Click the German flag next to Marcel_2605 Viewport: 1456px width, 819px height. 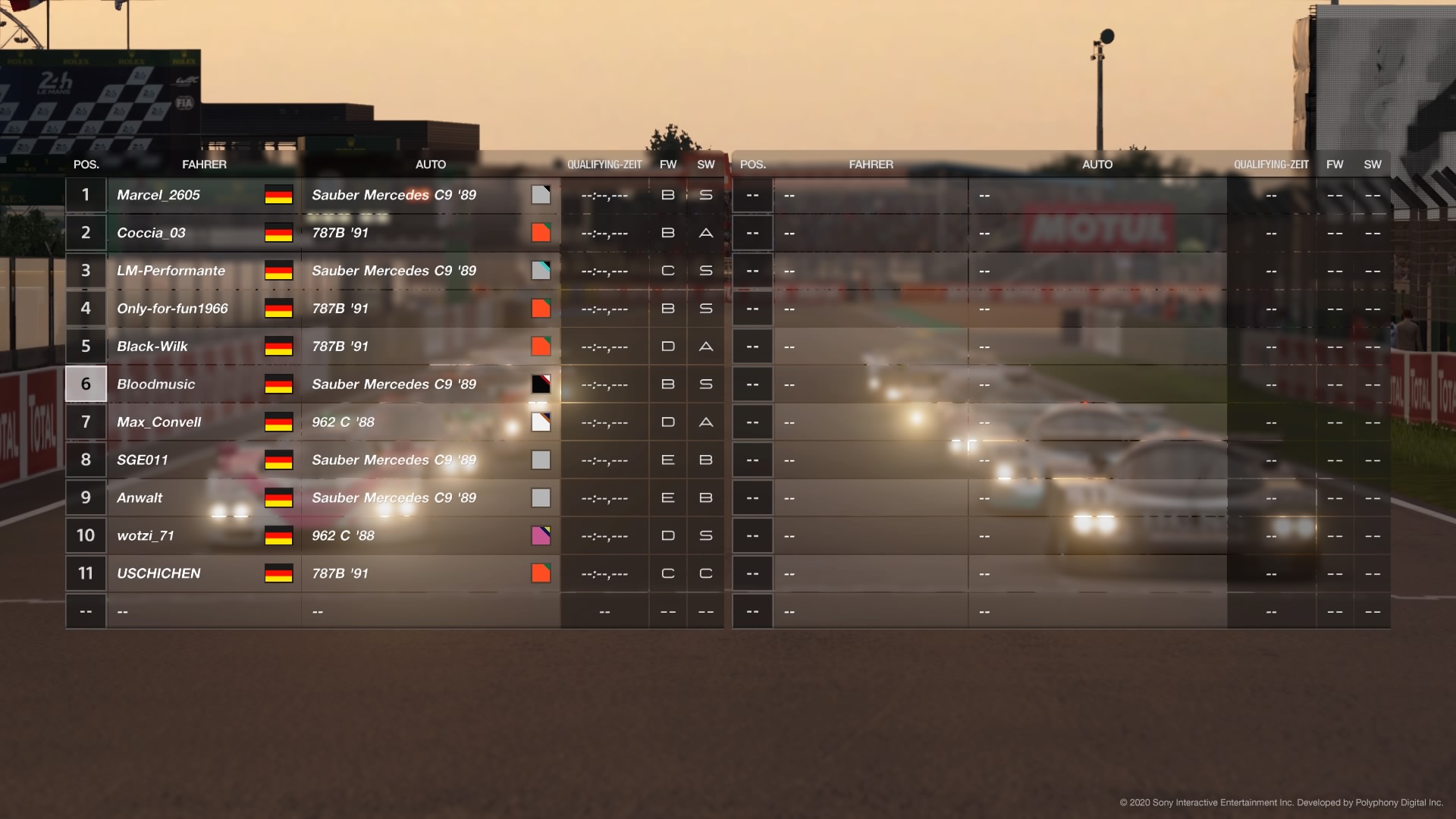(278, 195)
